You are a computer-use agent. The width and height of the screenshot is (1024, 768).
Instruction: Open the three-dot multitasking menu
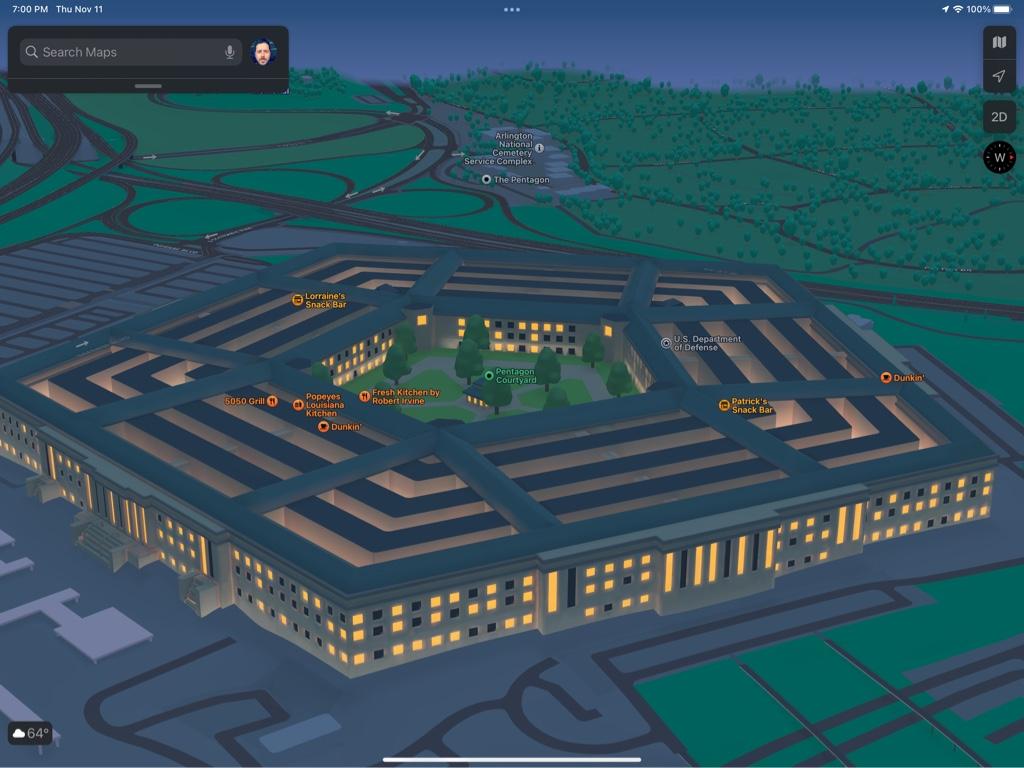coord(512,10)
